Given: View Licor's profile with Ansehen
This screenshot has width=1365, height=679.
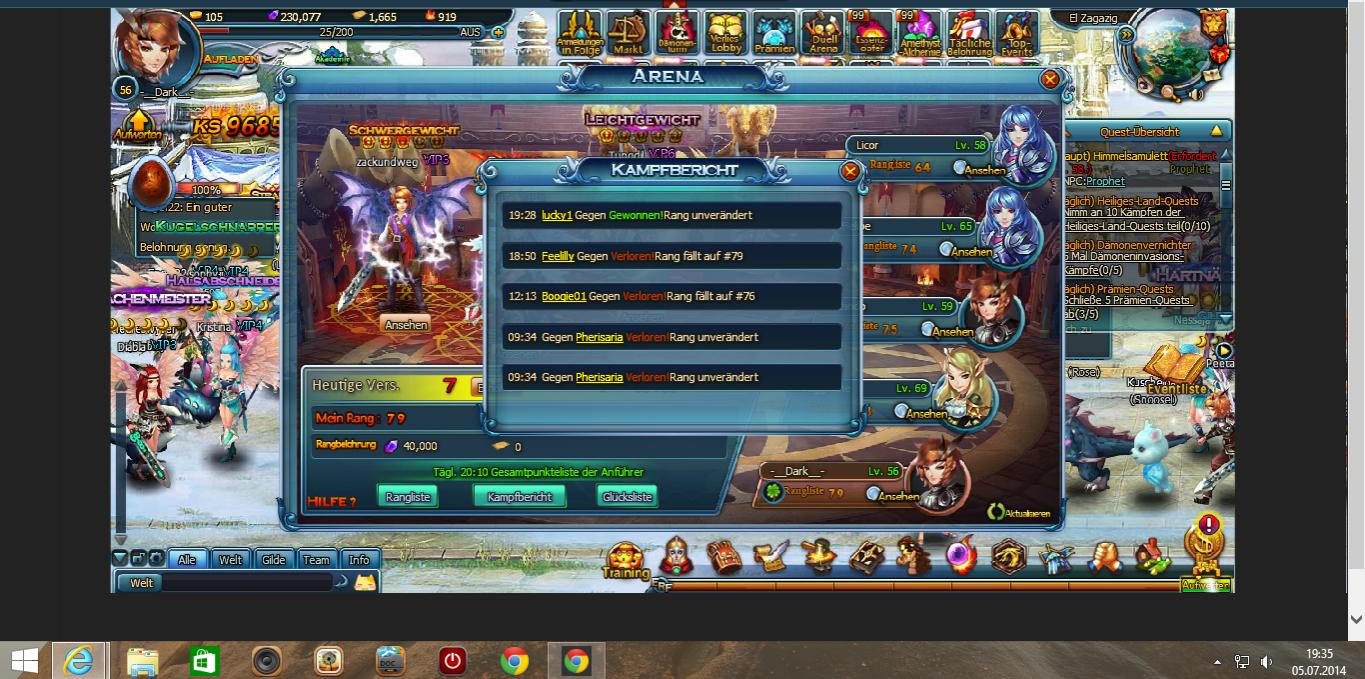Looking at the screenshot, I should [x=979, y=169].
